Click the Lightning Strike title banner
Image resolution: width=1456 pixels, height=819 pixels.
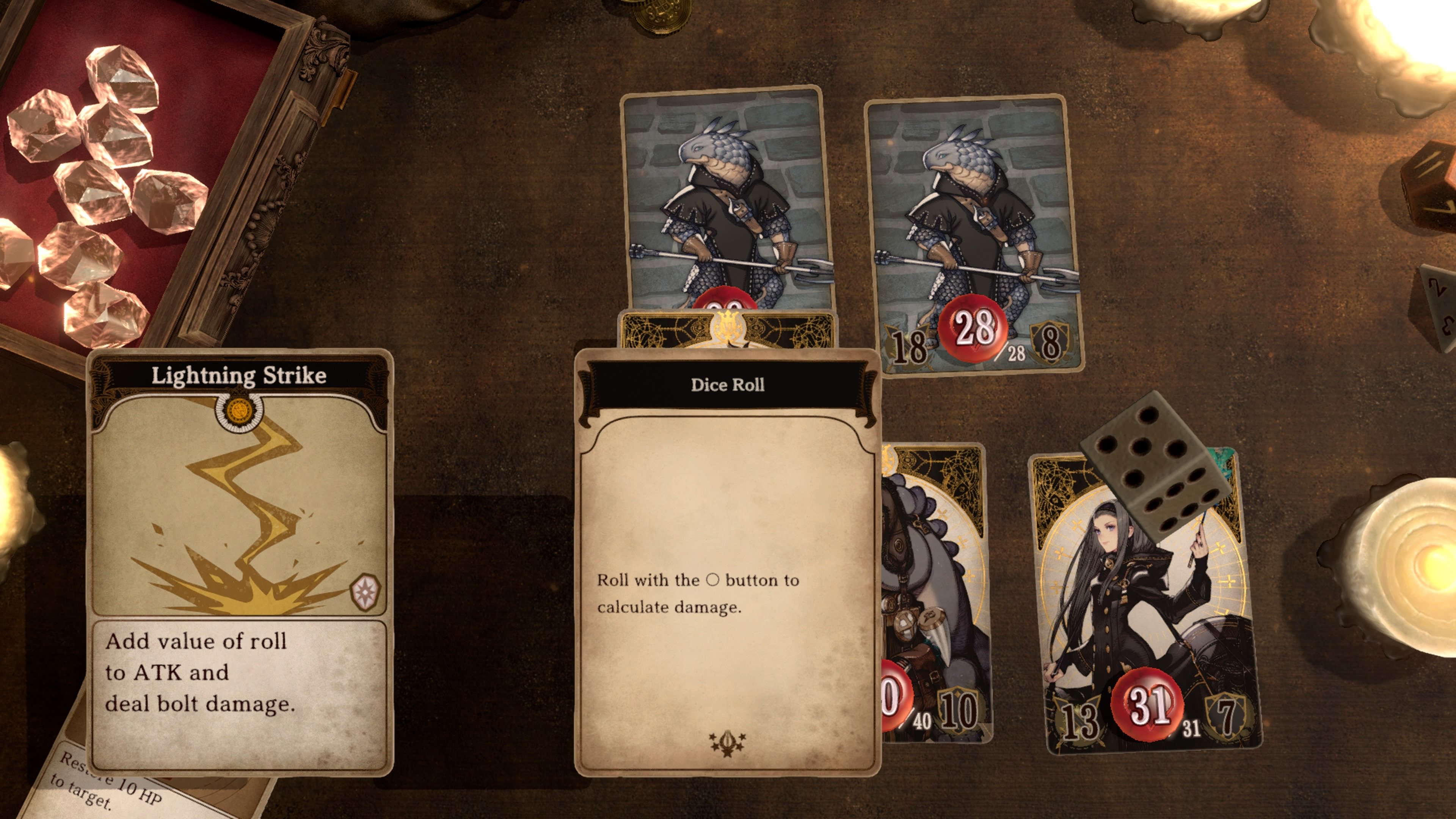click(239, 374)
